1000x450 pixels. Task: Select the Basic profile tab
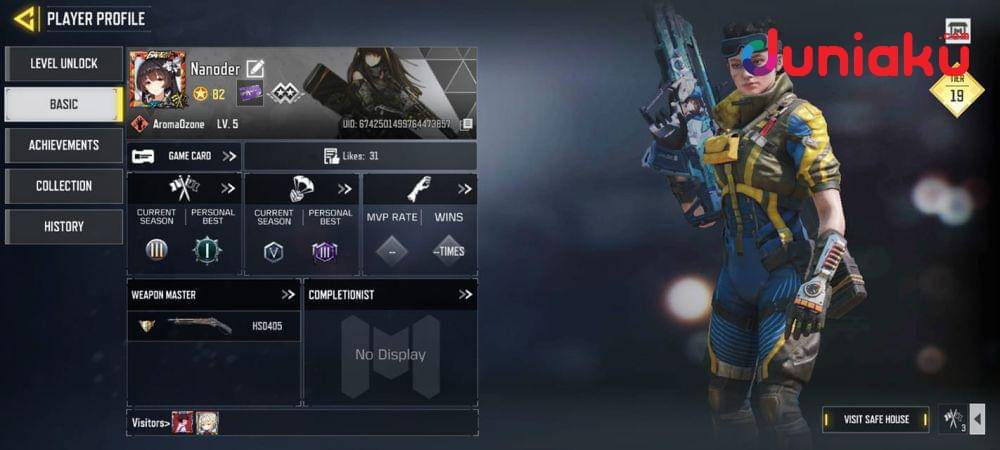[63, 104]
